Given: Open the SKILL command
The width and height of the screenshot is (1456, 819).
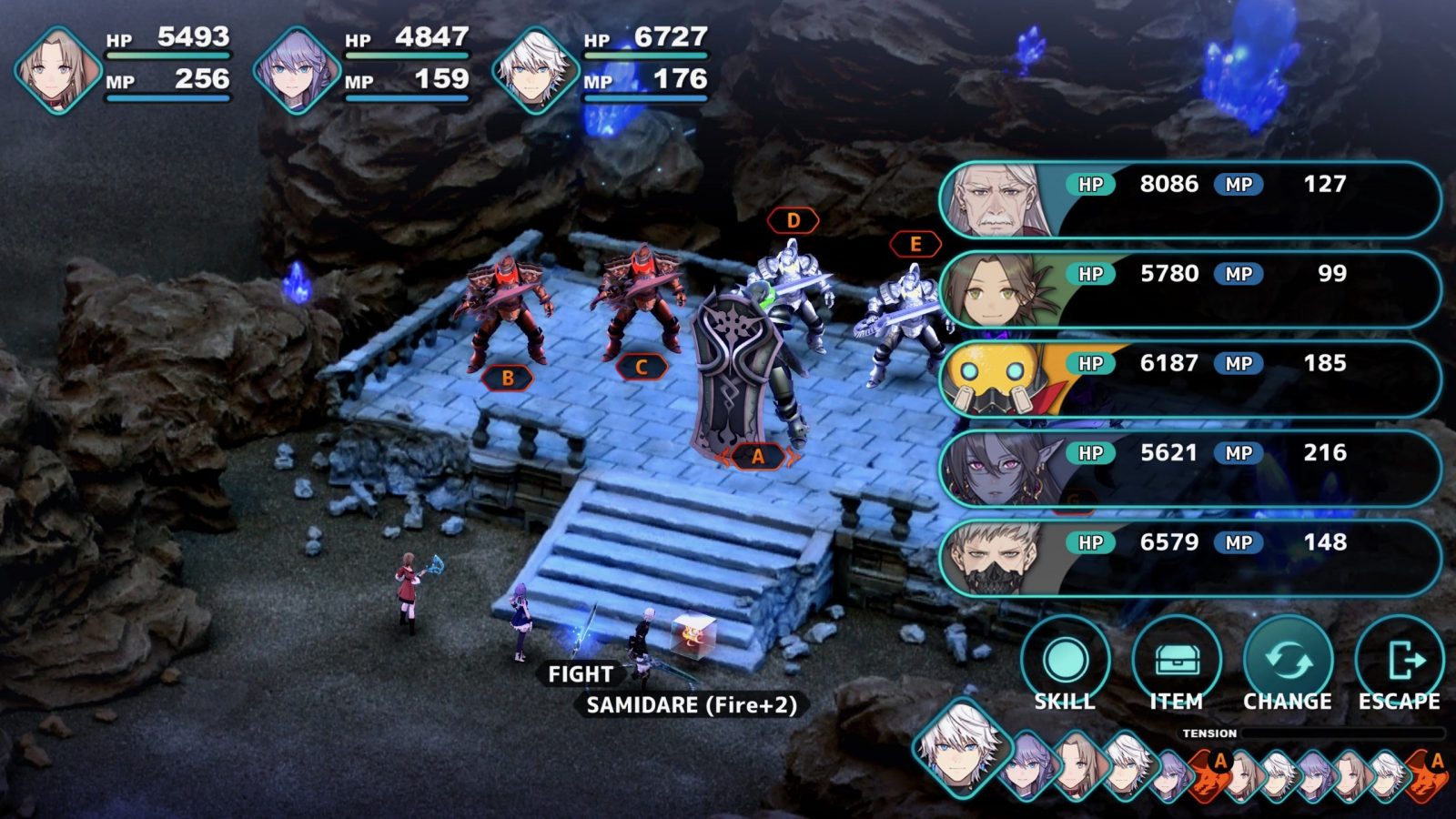Looking at the screenshot, I should (x=1065, y=663).
